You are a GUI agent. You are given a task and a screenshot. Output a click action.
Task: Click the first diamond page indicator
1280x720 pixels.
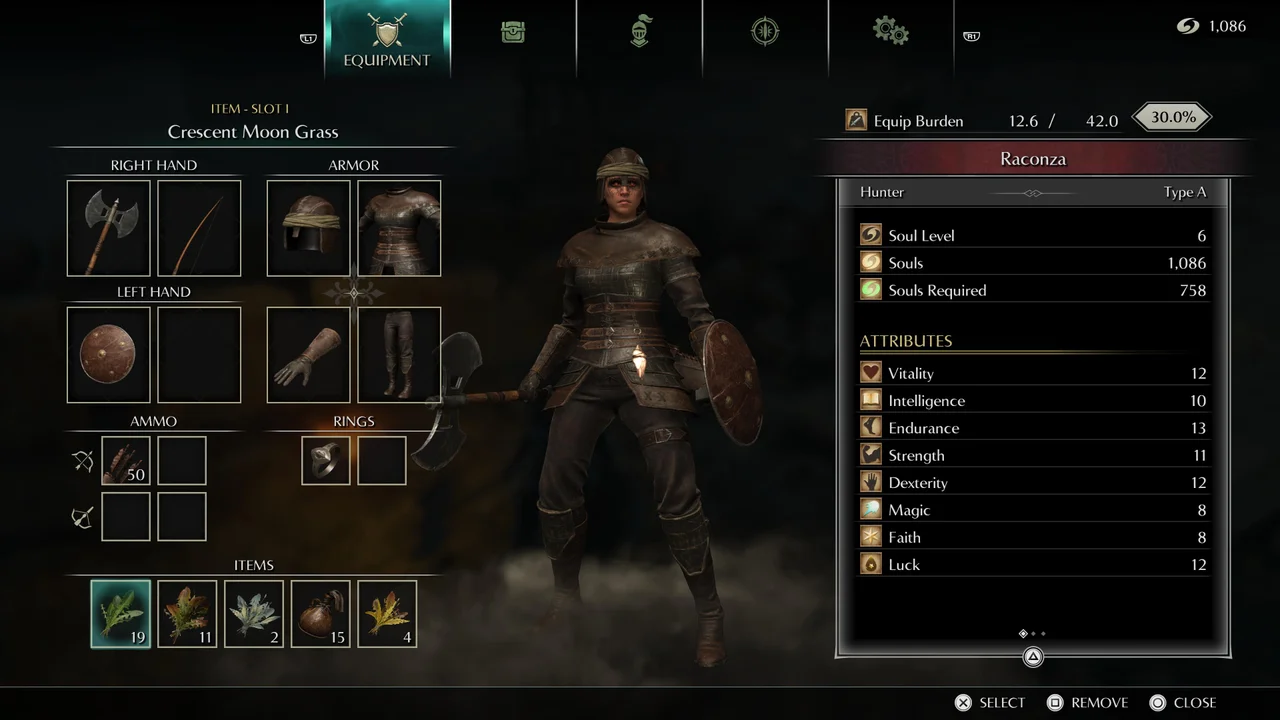coord(1022,633)
